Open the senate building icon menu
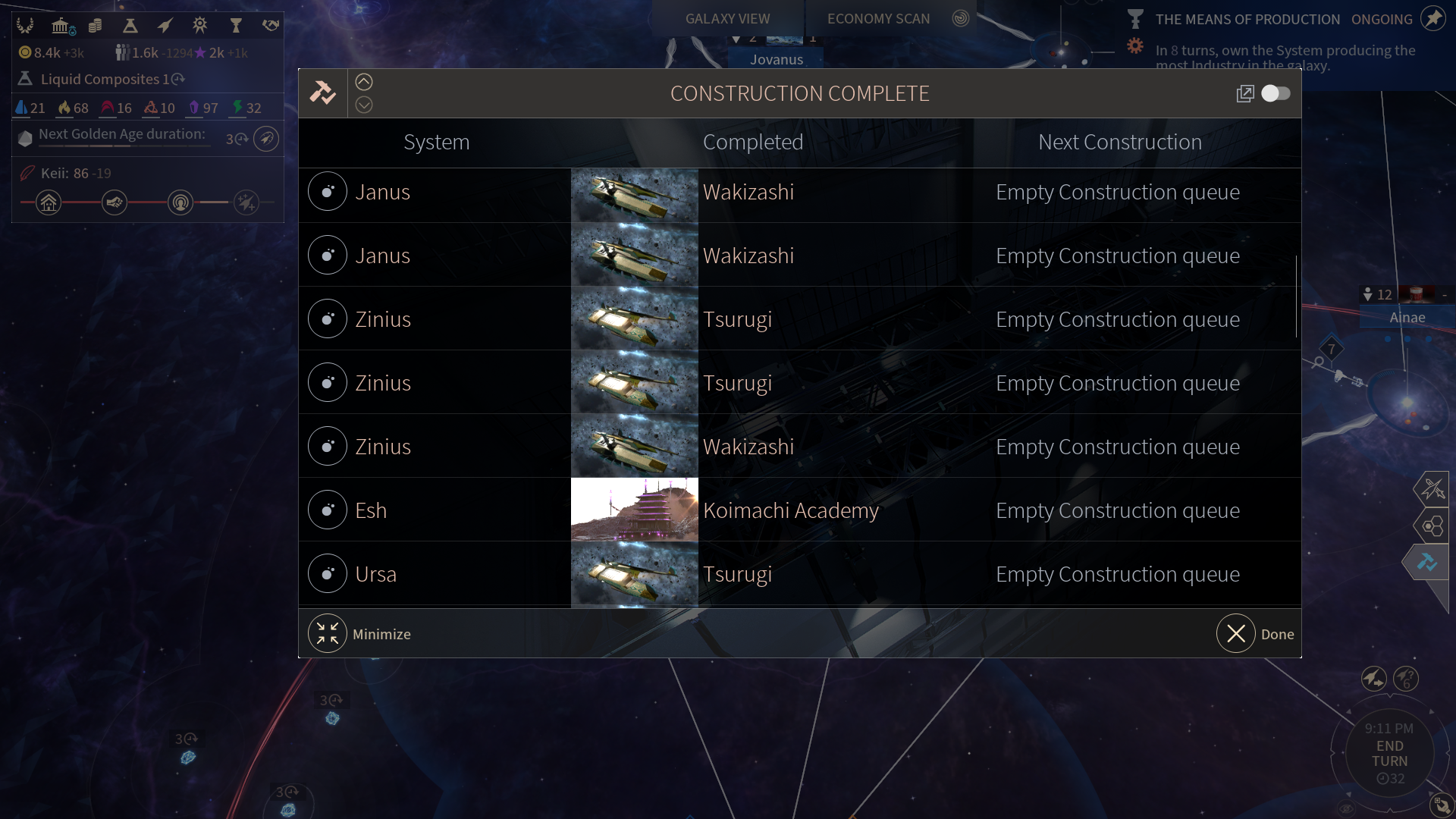This screenshot has height=819, width=1456. (x=61, y=26)
